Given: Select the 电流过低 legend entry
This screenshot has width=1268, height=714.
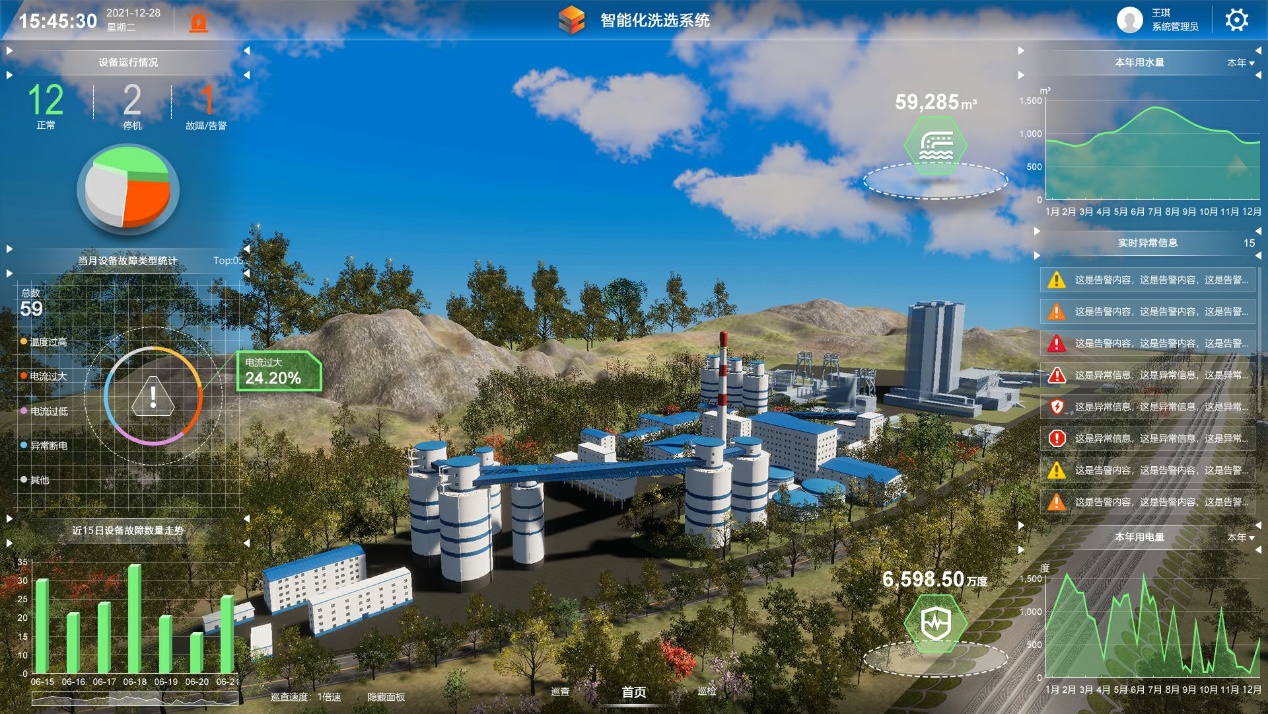Looking at the screenshot, I should 48,411.
